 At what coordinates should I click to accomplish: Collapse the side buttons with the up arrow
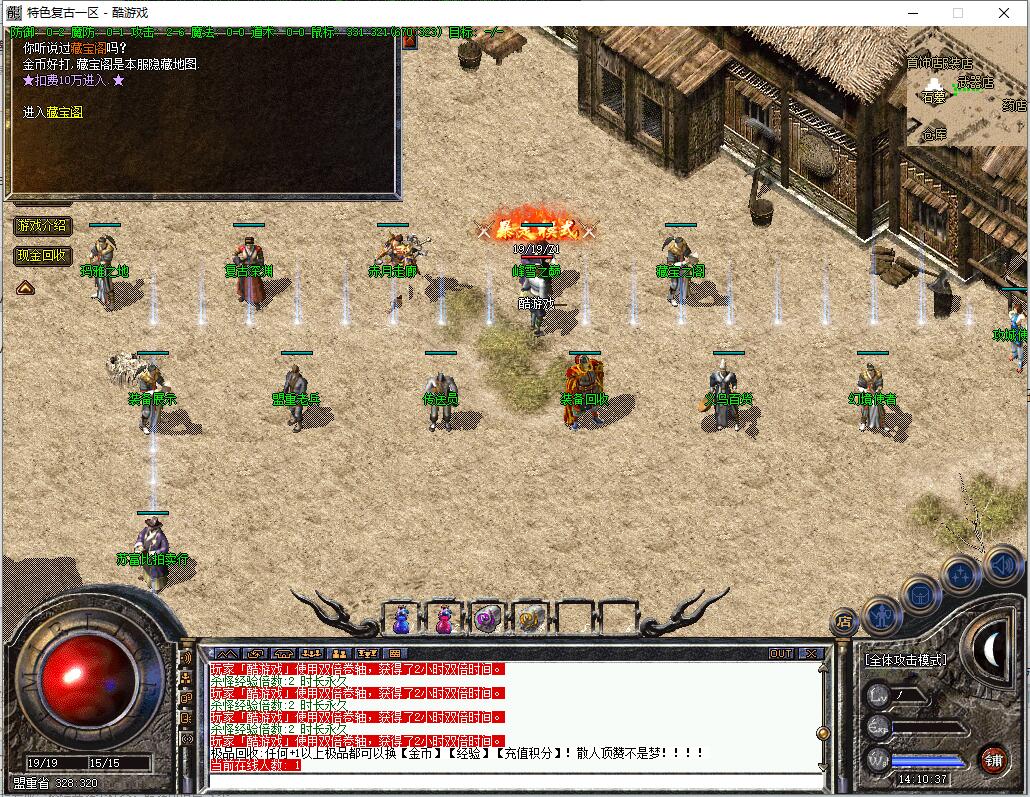[x=25, y=287]
